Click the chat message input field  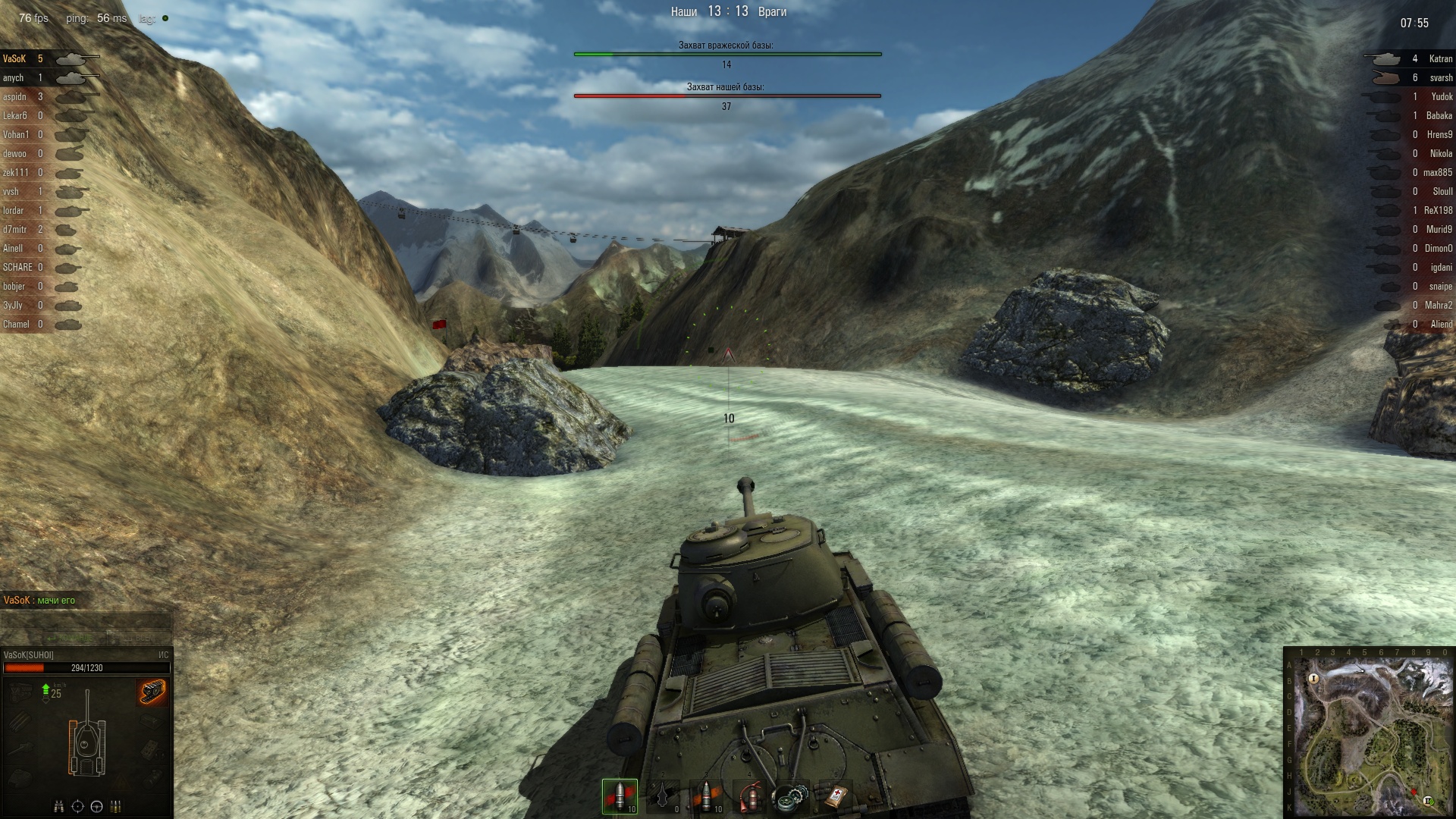pyautogui.click(x=86, y=621)
